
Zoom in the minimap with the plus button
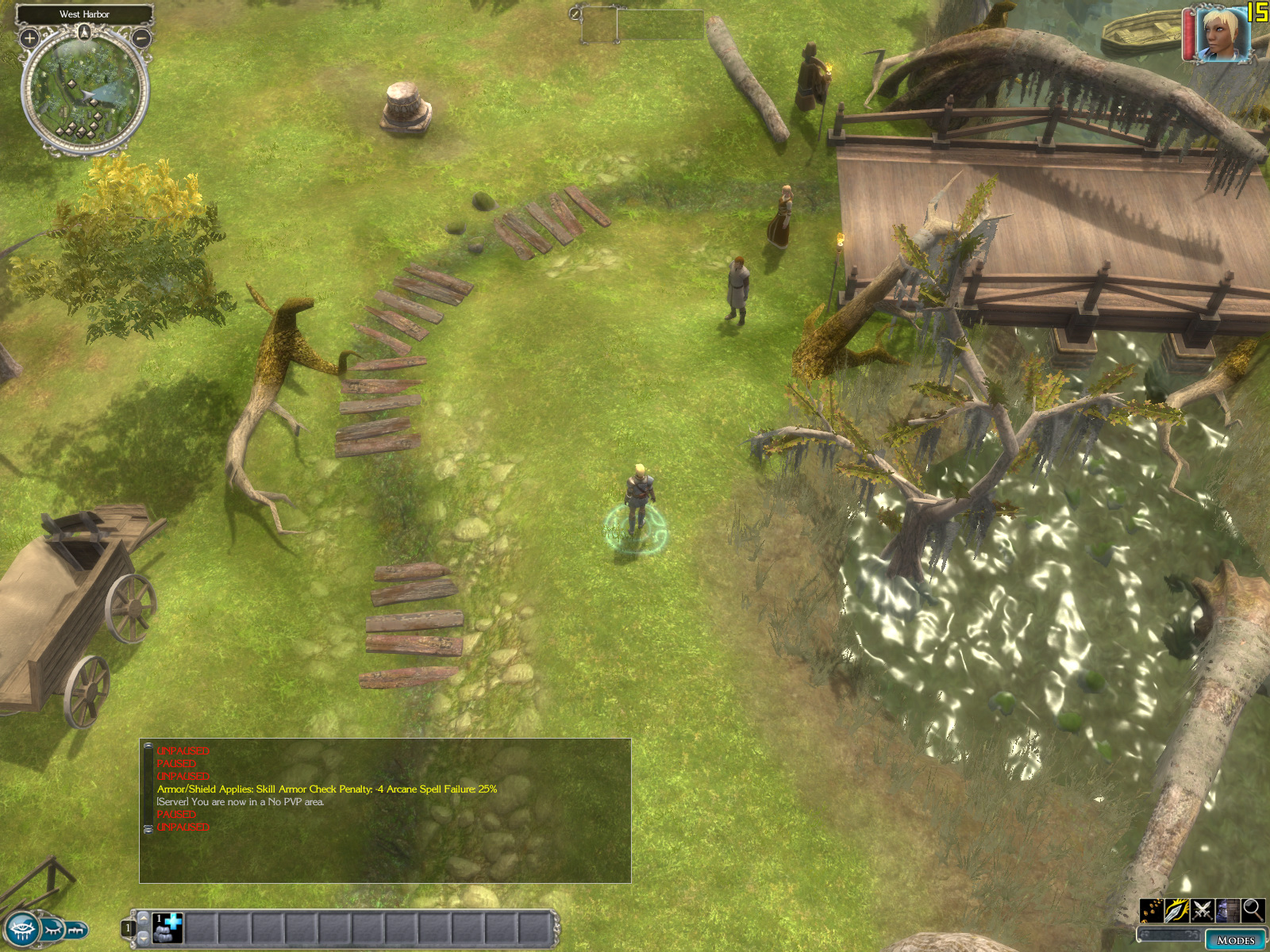[x=29, y=37]
